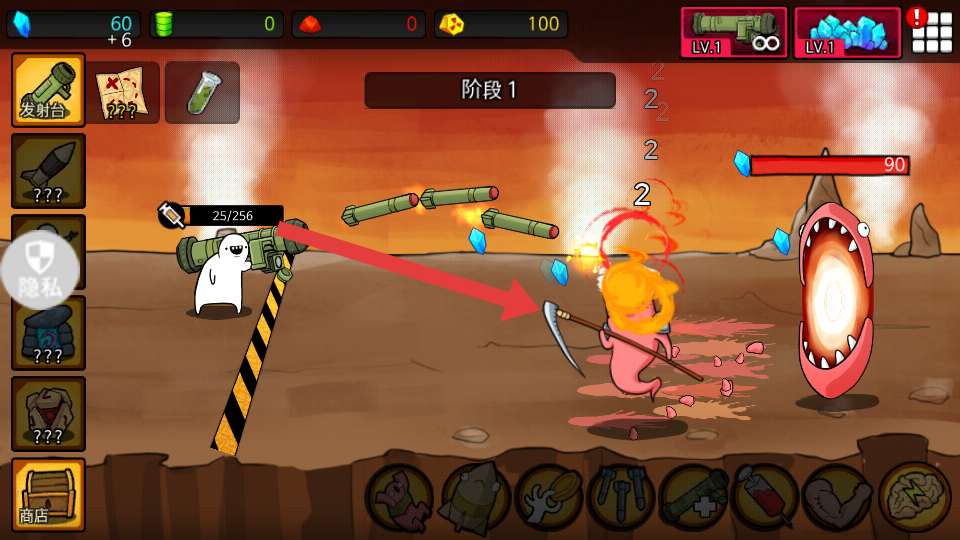This screenshot has height=540, width=960.
Task: Activate the triple missile barrage skill
Action: point(621,497)
